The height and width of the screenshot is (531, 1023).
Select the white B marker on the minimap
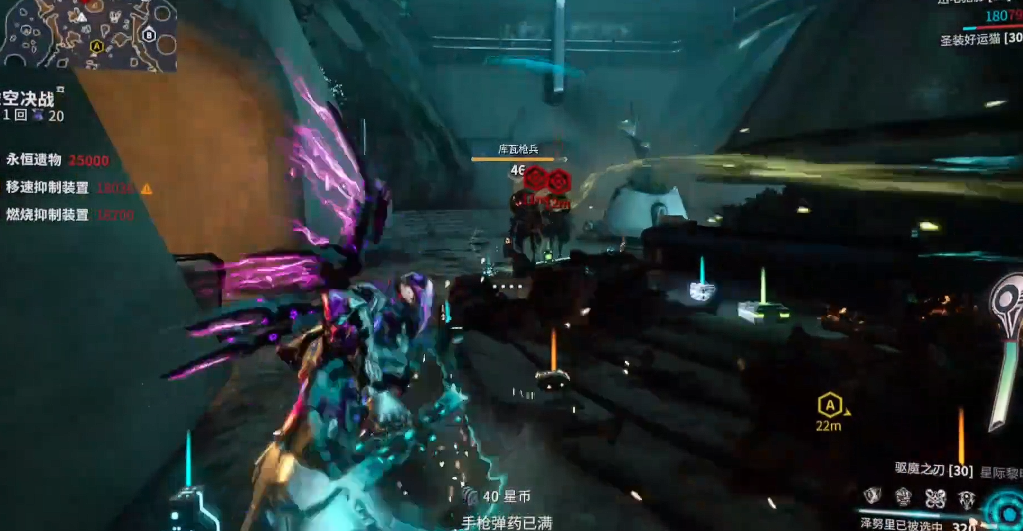click(149, 35)
